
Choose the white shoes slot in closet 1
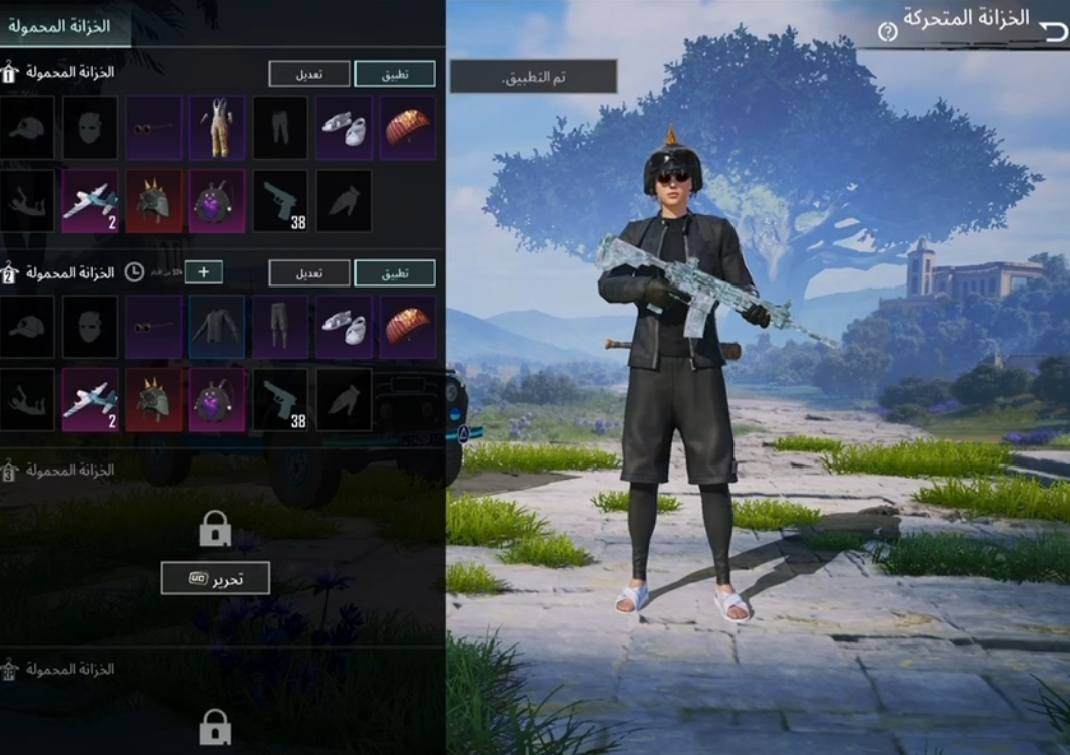pyautogui.click(x=344, y=128)
